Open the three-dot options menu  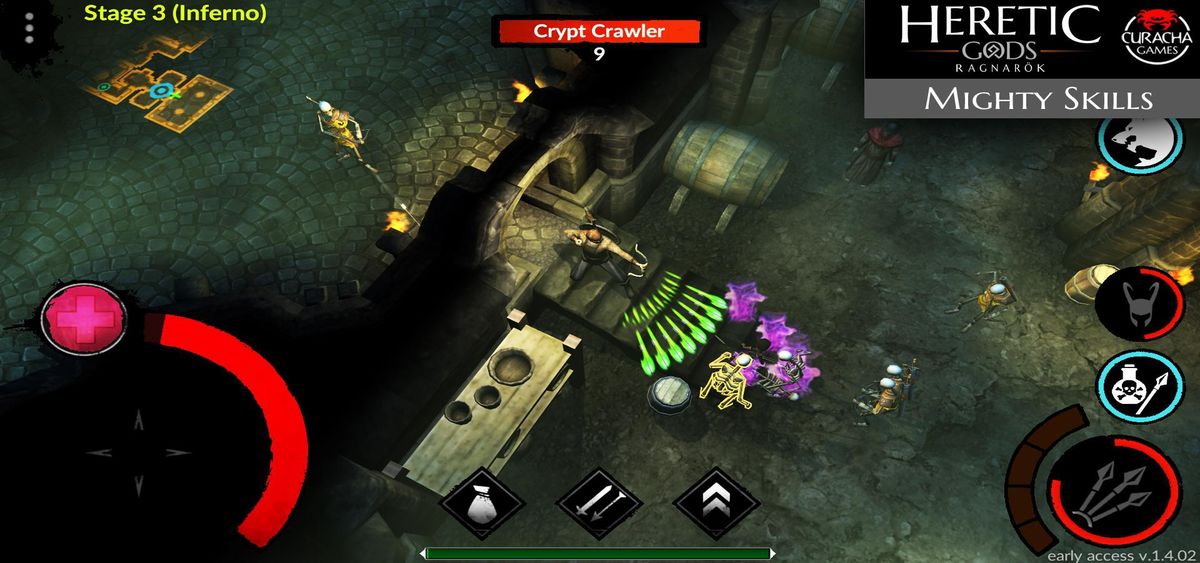coord(29,28)
